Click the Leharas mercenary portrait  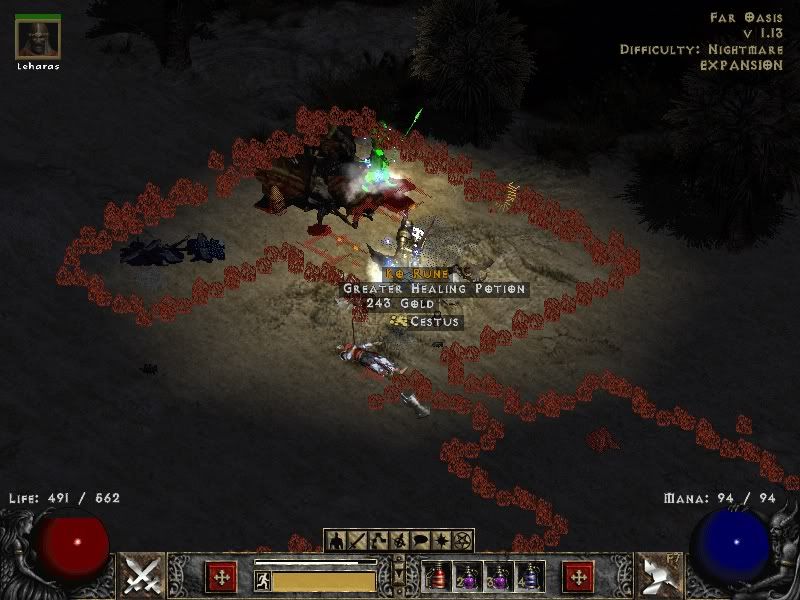pyautogui.click(x=38, y=38)
